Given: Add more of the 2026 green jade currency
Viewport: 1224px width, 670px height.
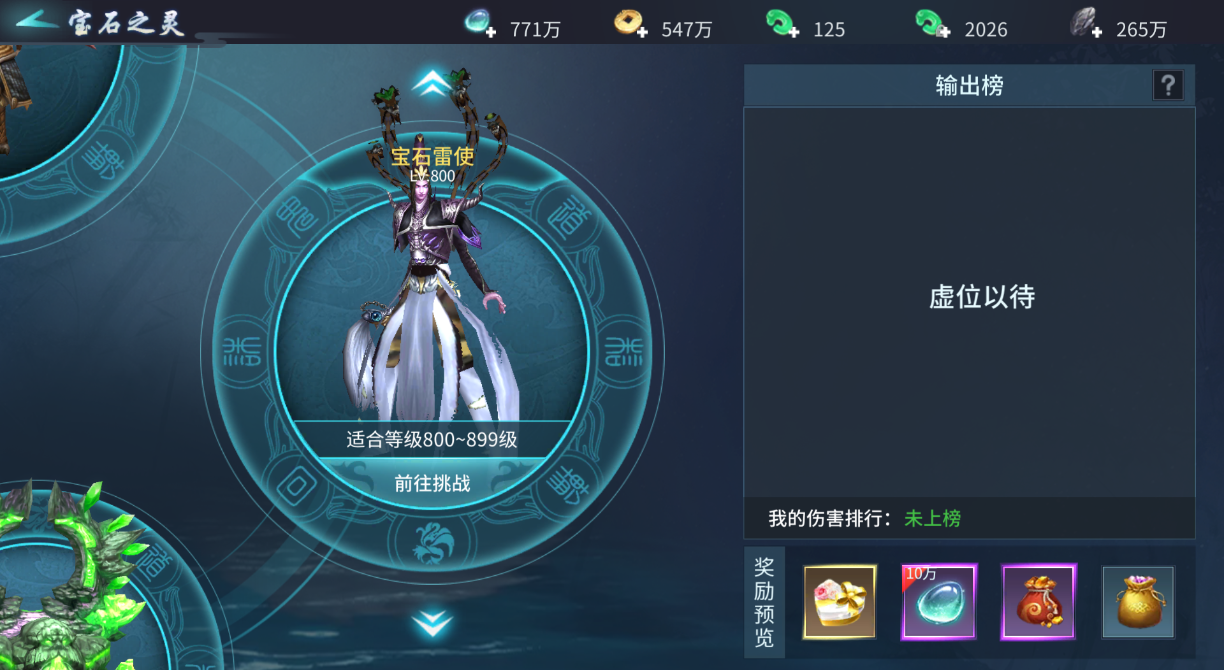Looking at the screenshot, I should point(933,24).
